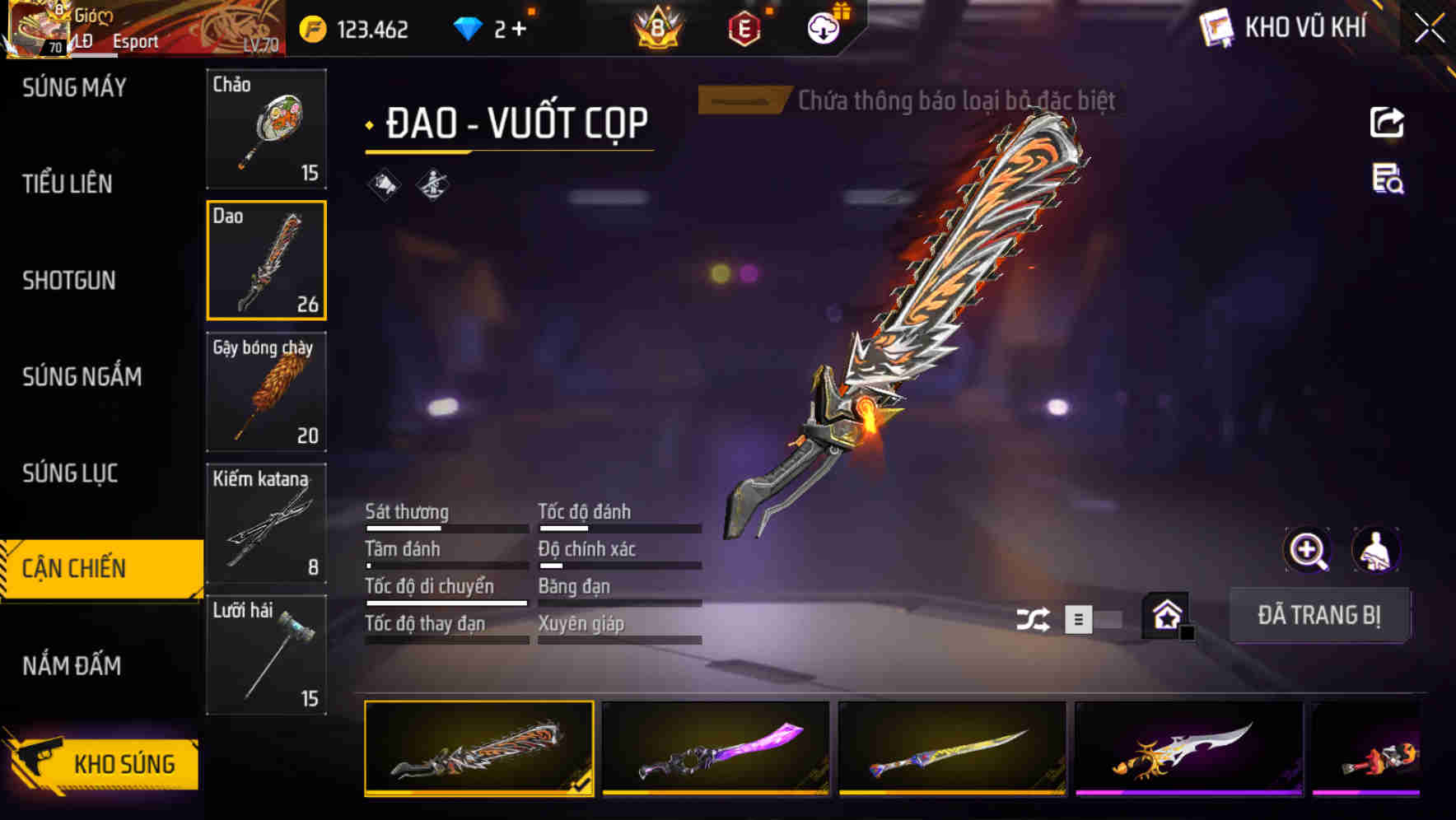
Task: Toggle the E badge in the top bar
Action: tap(742, 27)
